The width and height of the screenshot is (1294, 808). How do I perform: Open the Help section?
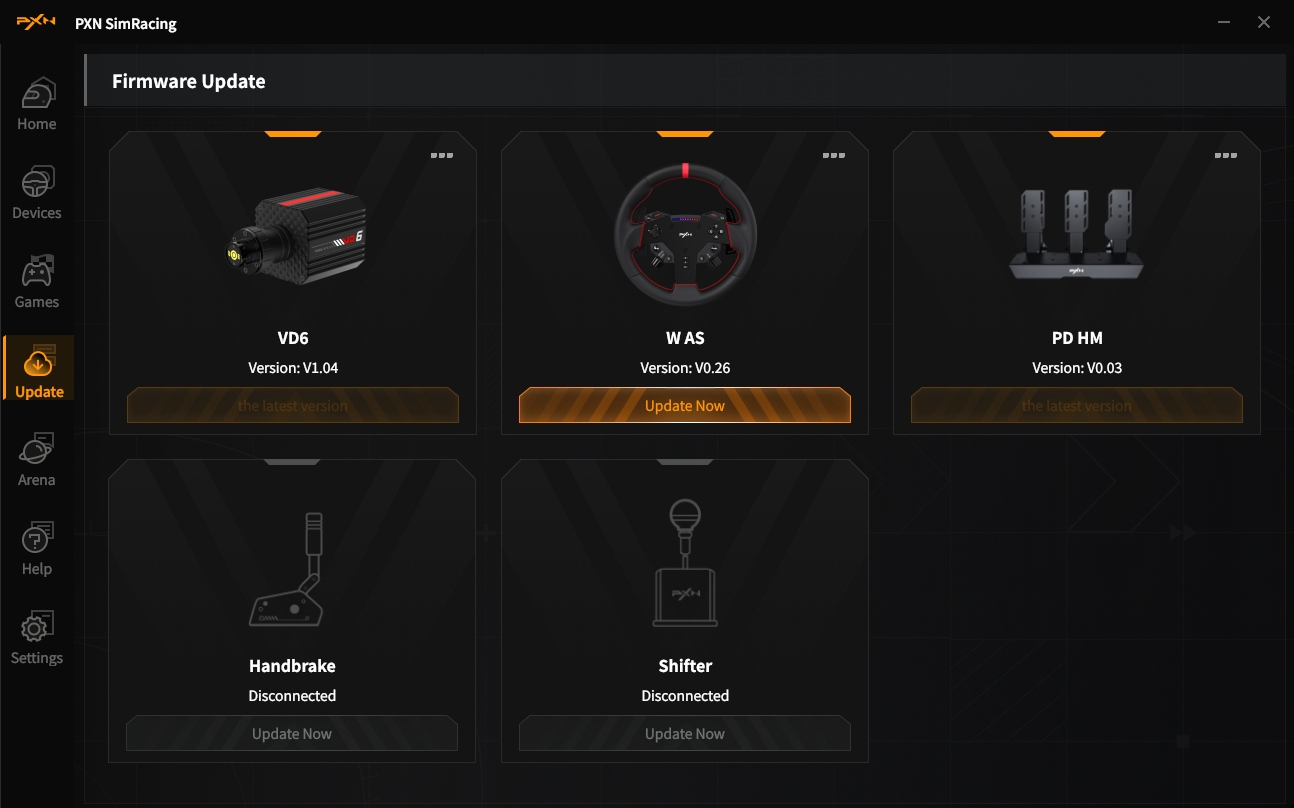[x=37, y=550]
